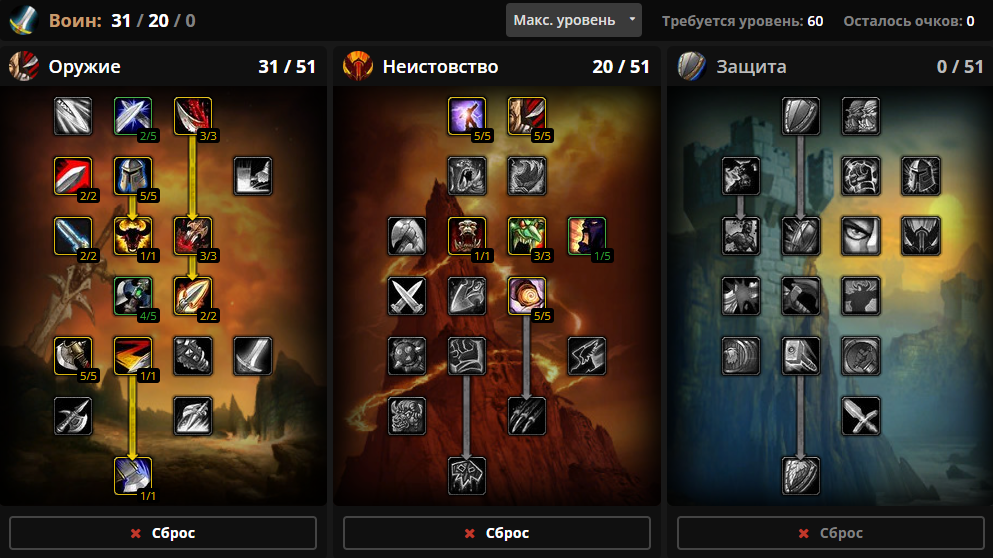The height and width of the screenshot is (558, 993).
Task: Select the Impale talent icon
Action: coord(193,296)
